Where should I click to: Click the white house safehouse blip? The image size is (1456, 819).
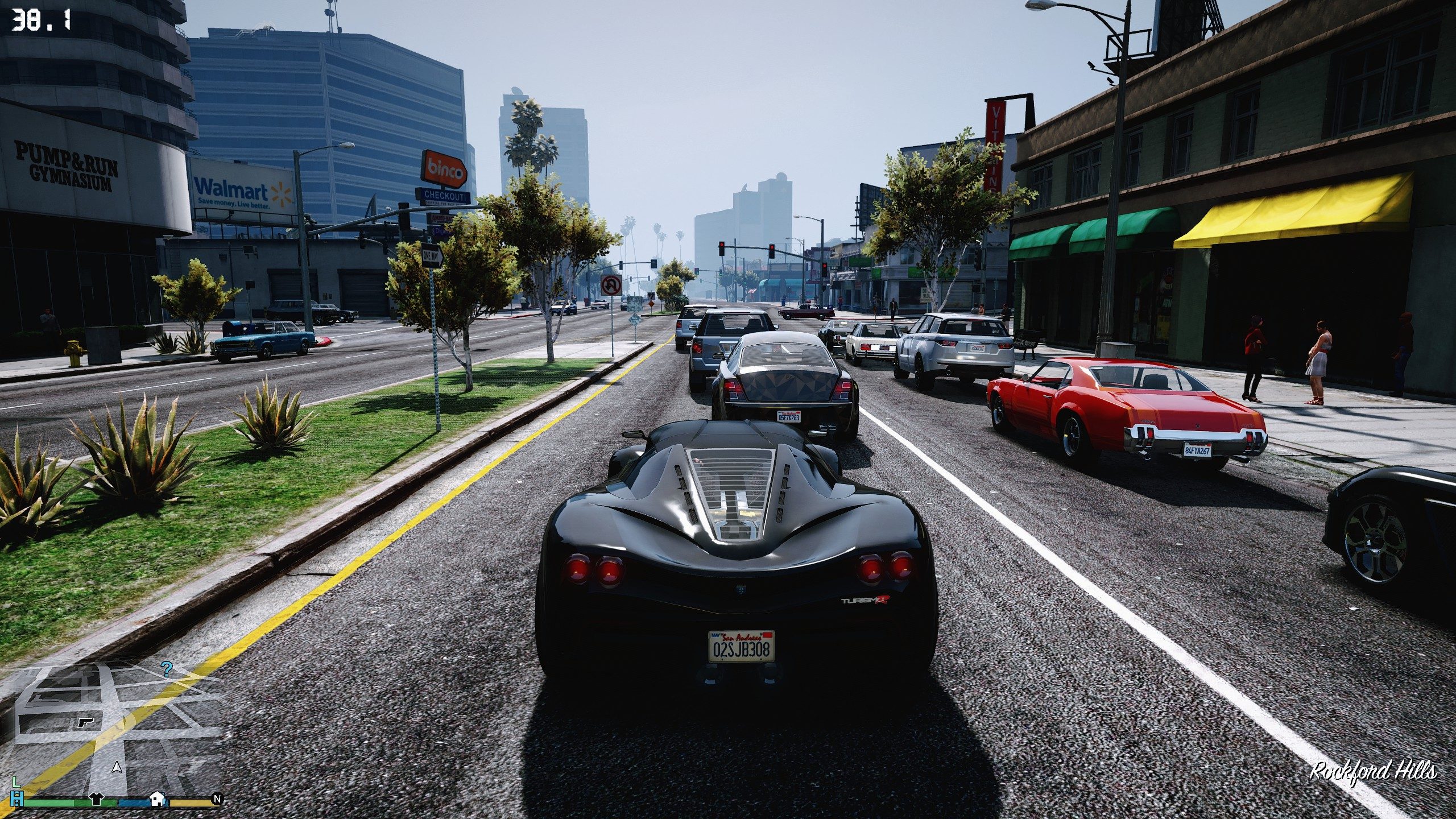157,799
